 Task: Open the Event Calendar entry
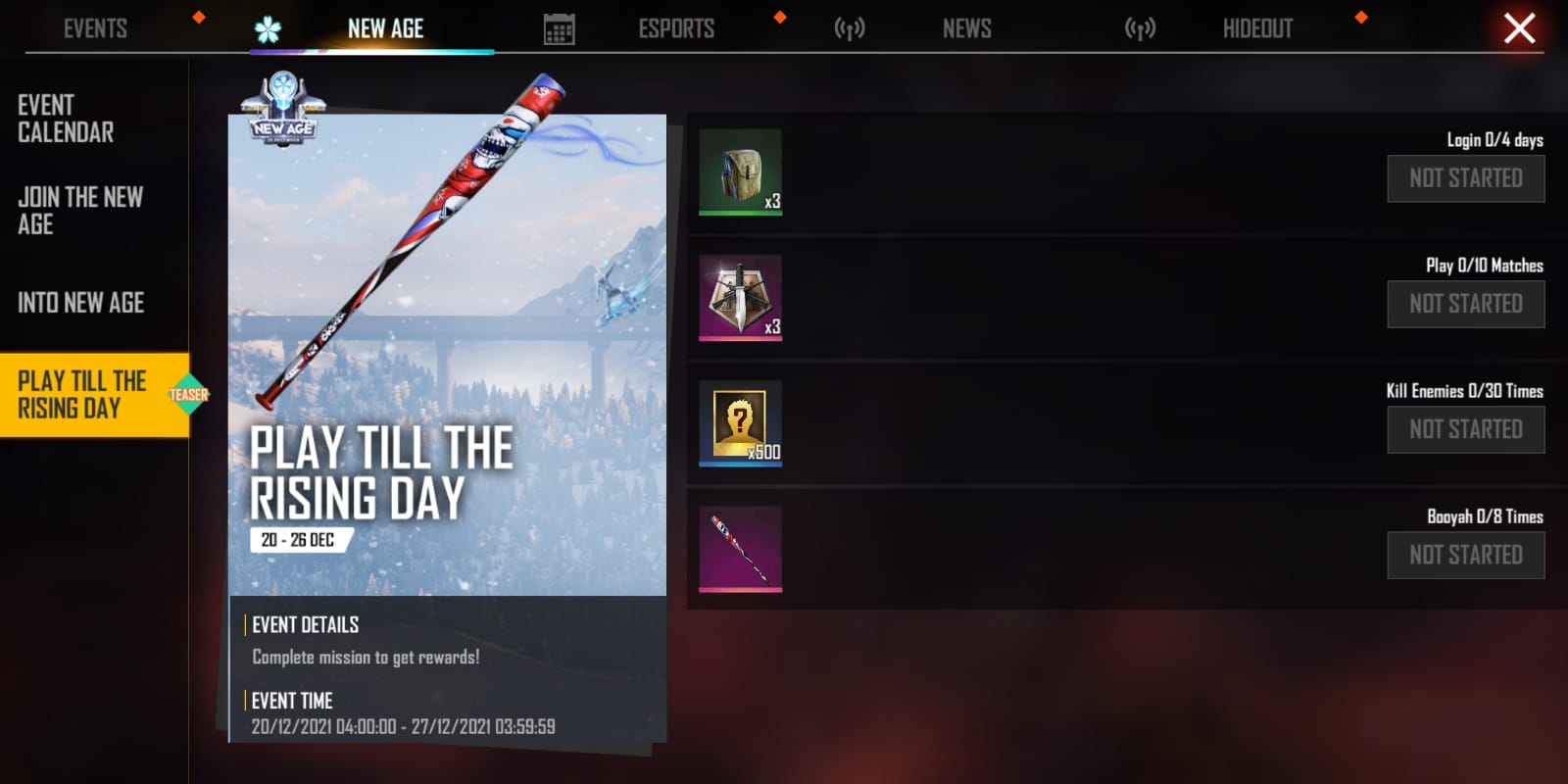66,119
